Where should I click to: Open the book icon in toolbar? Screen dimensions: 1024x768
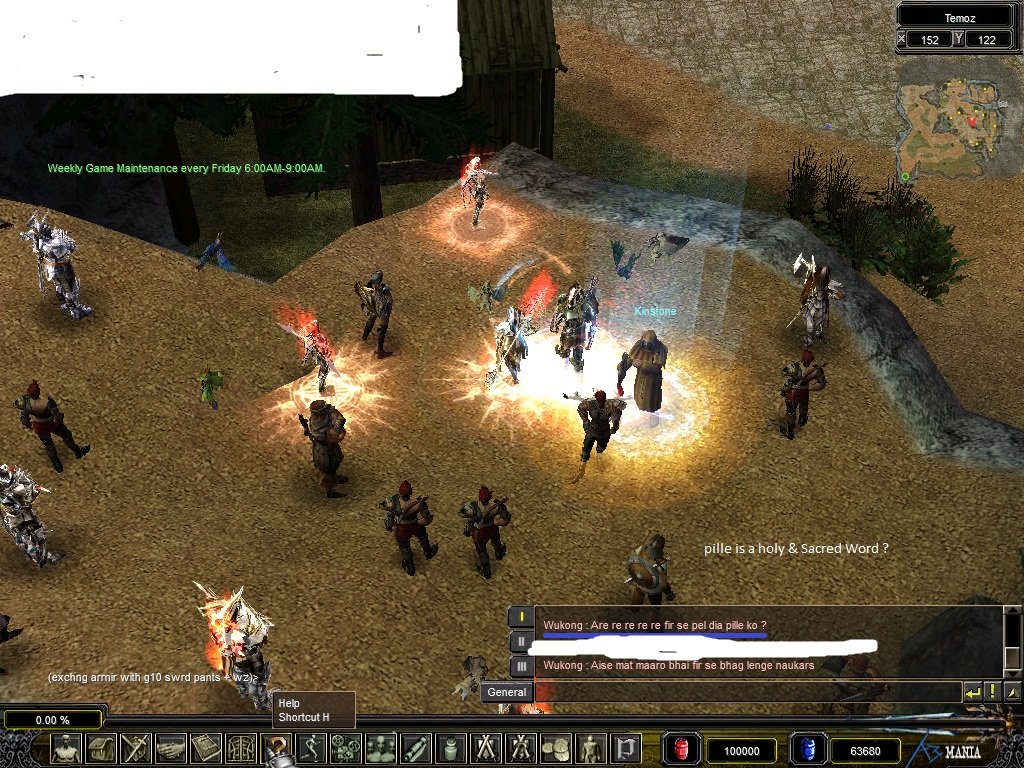point(206,749)
